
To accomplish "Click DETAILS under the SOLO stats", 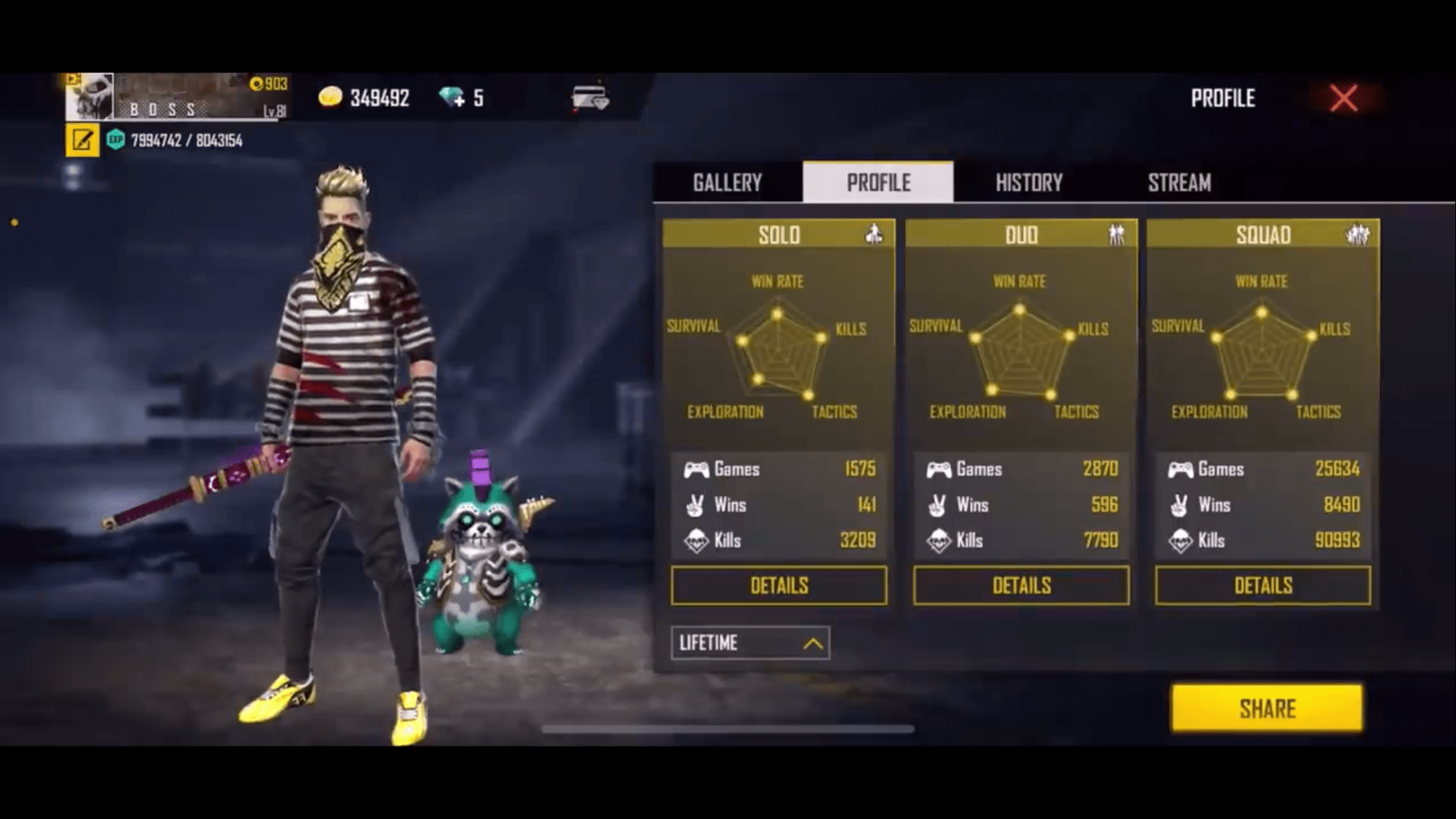I will (x=778, y=585).
